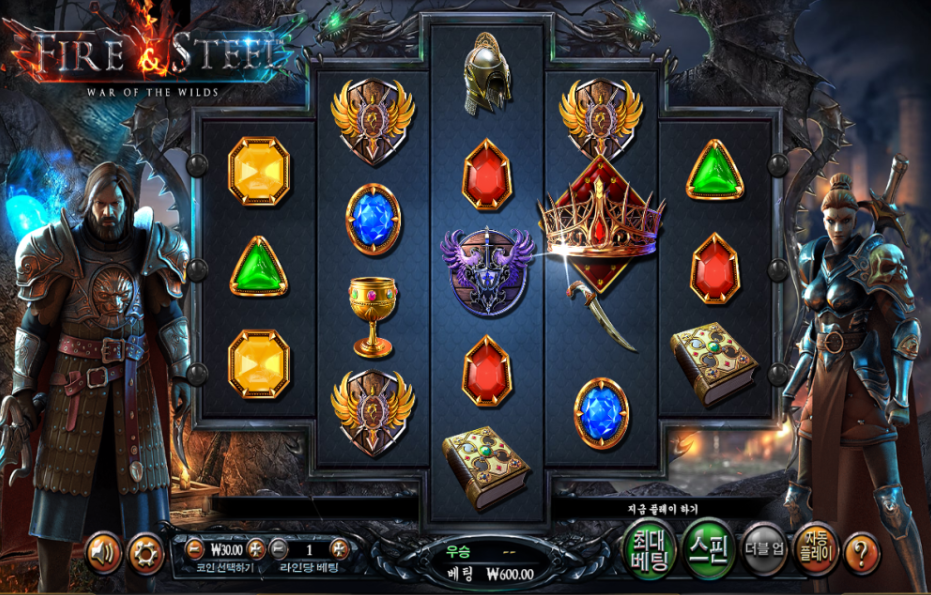931x595 pixels.
Task: Open the gear settings menu
Action: click(146, 551)
